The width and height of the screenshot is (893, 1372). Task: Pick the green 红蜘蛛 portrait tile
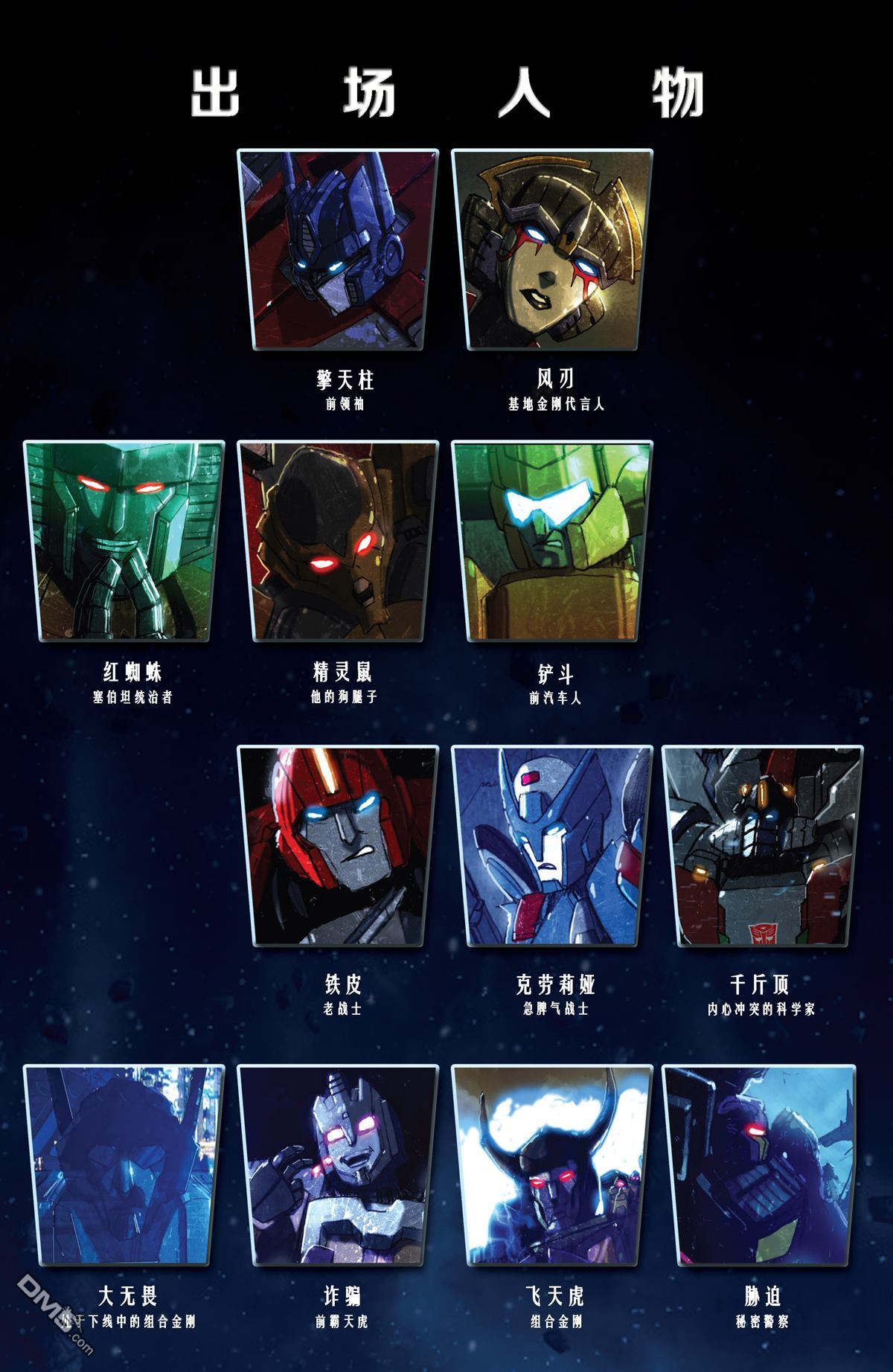tap(124, 541)
